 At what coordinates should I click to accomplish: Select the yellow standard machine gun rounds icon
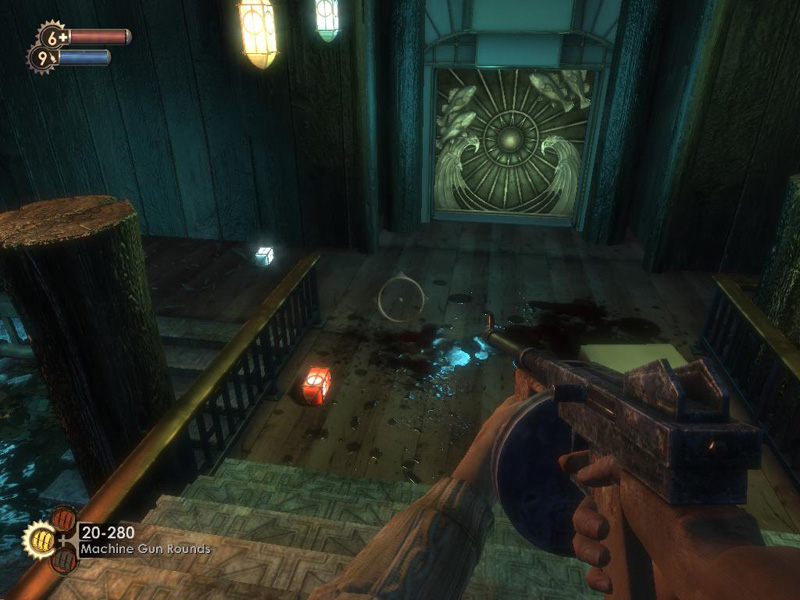(39, 541)
